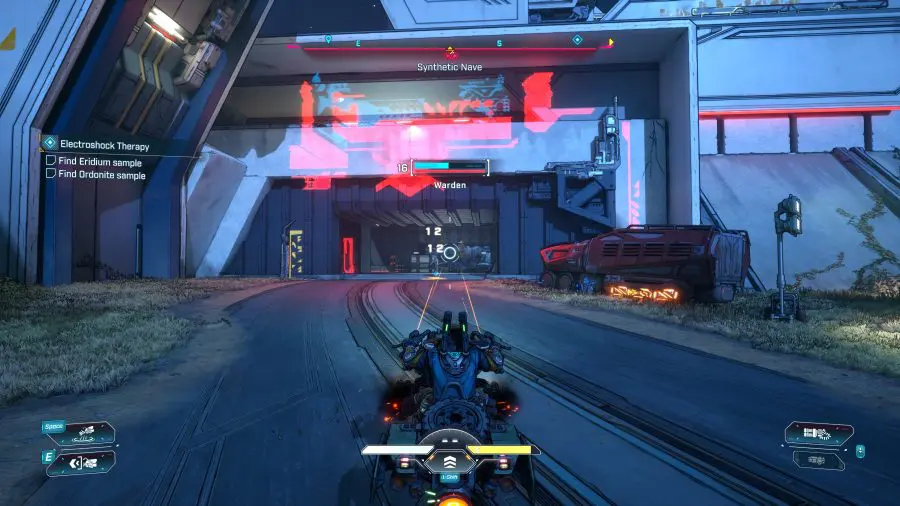Image resolution: width=900 pixels, height=506 pixels.
Task: Click the yellow arrow marker on compass
Action: pos(611,43)
